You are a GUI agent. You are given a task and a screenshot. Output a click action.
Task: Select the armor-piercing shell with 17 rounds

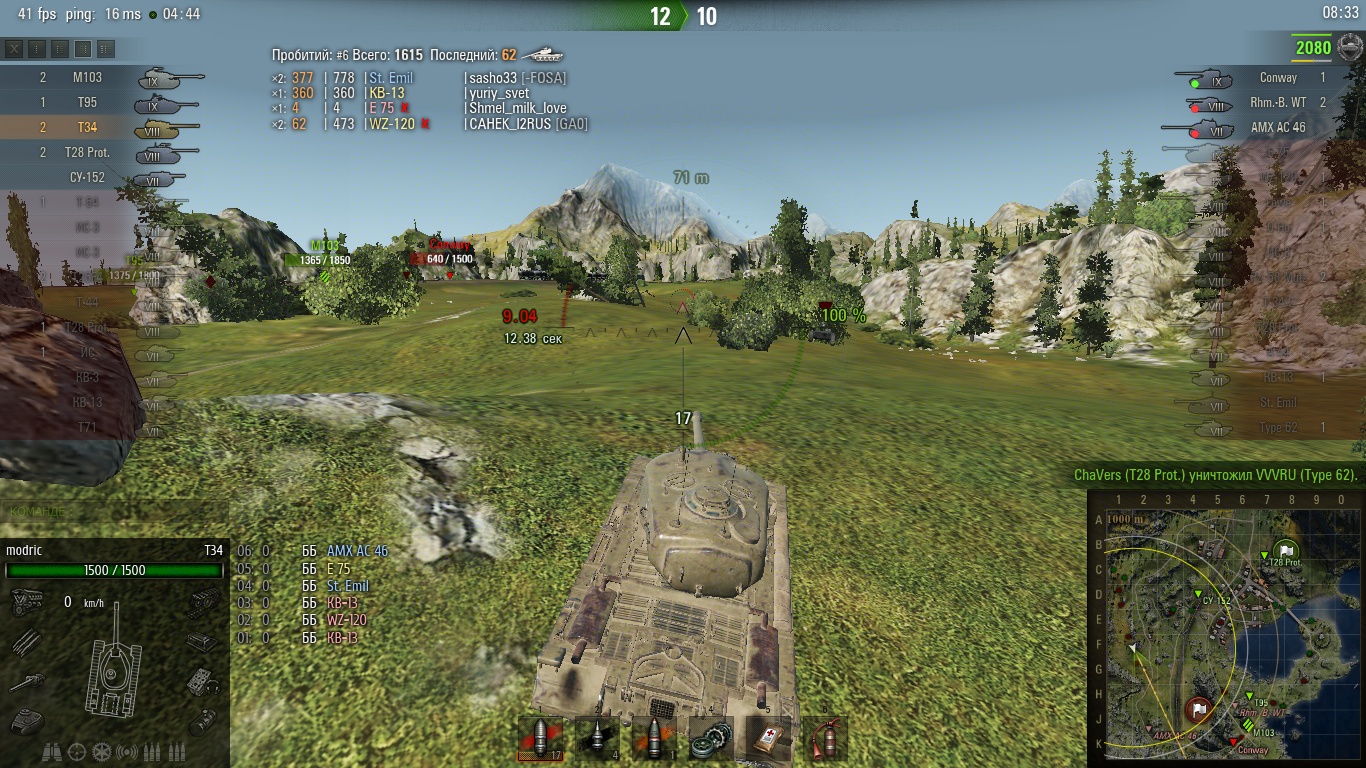(x=543, y=738)
